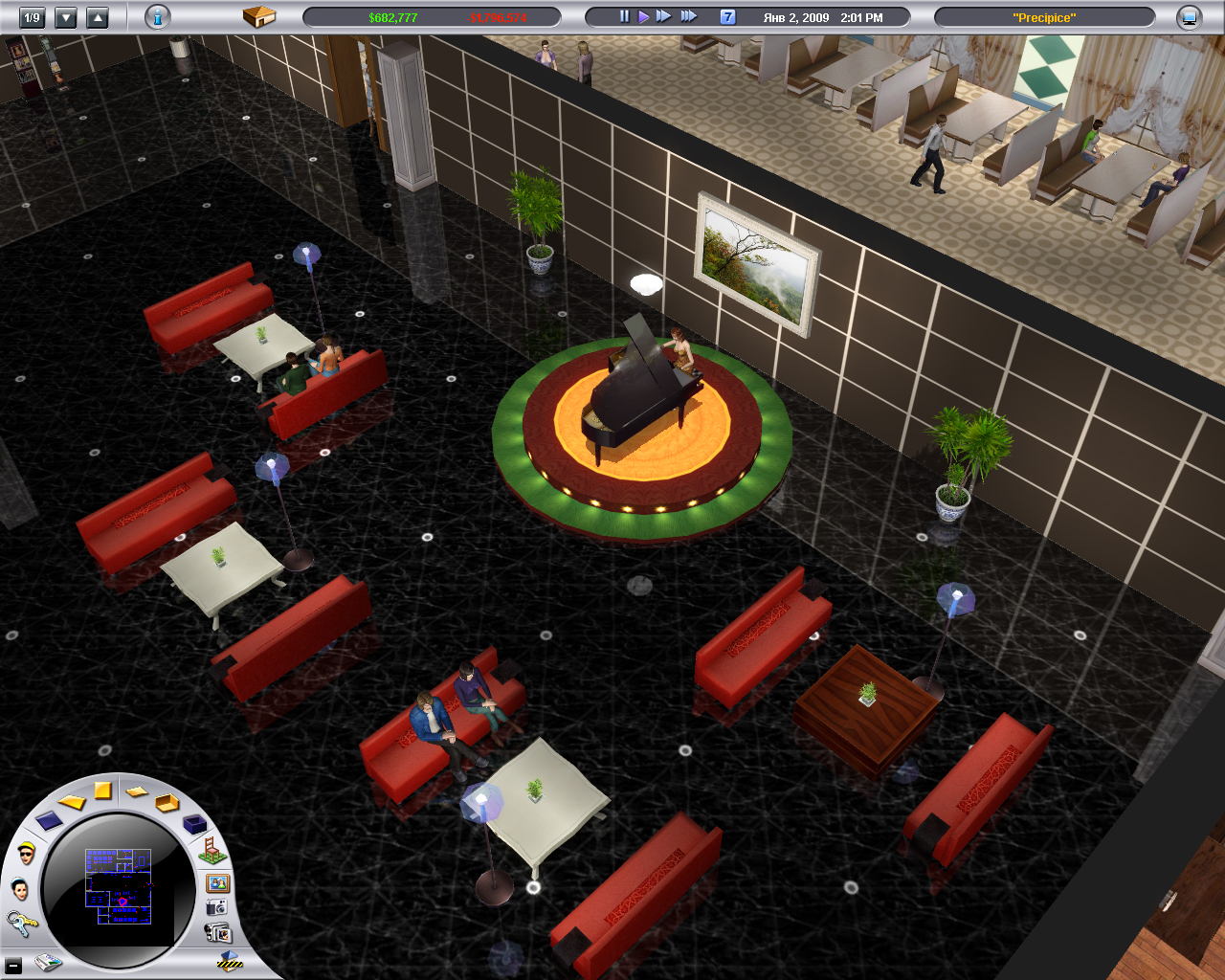1225x980 pixels.
Task: Go down one floor with the down arrow
Action: [66, 17]
